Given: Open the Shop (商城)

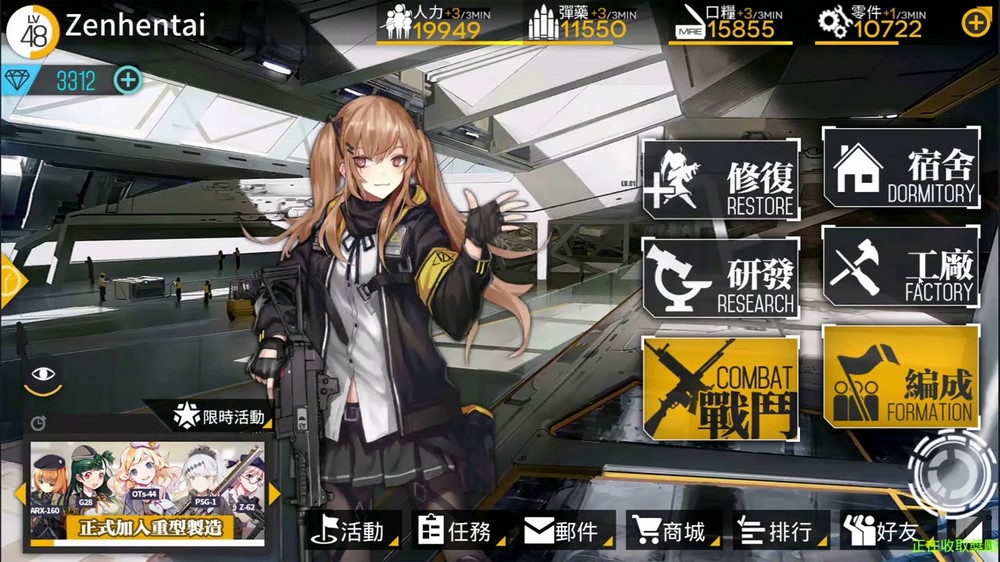Looking at the screenshot, I should (x=667, y=532).
